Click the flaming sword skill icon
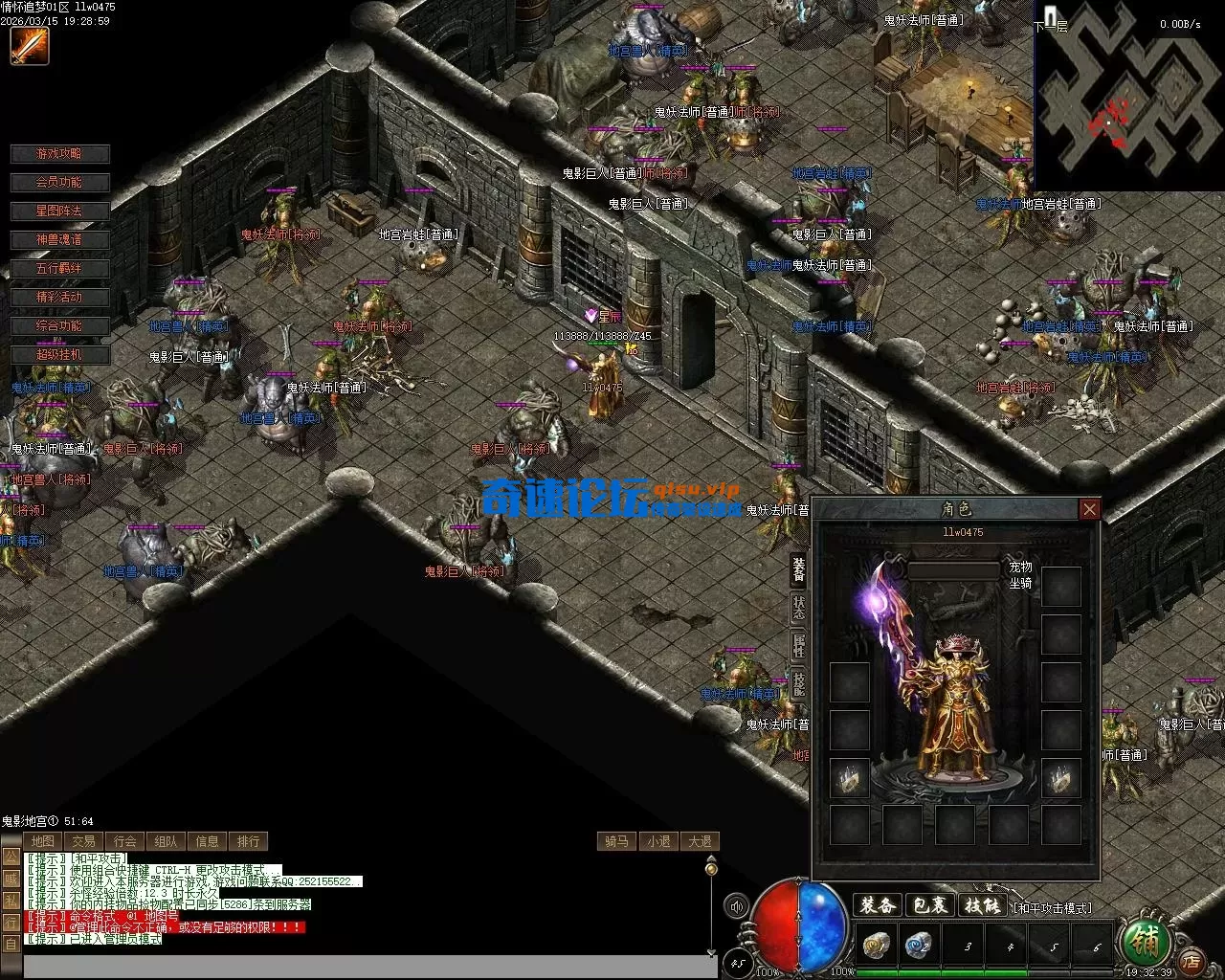The image size is (1225, 980). click(x=29, y=46)
